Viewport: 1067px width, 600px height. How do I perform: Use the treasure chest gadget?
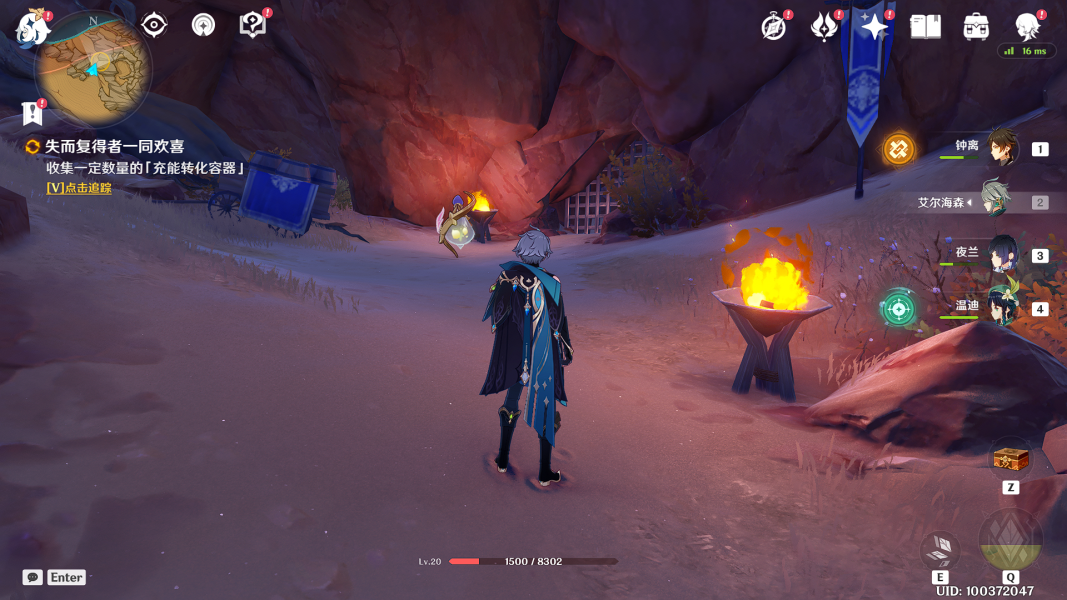point(1010,461)
